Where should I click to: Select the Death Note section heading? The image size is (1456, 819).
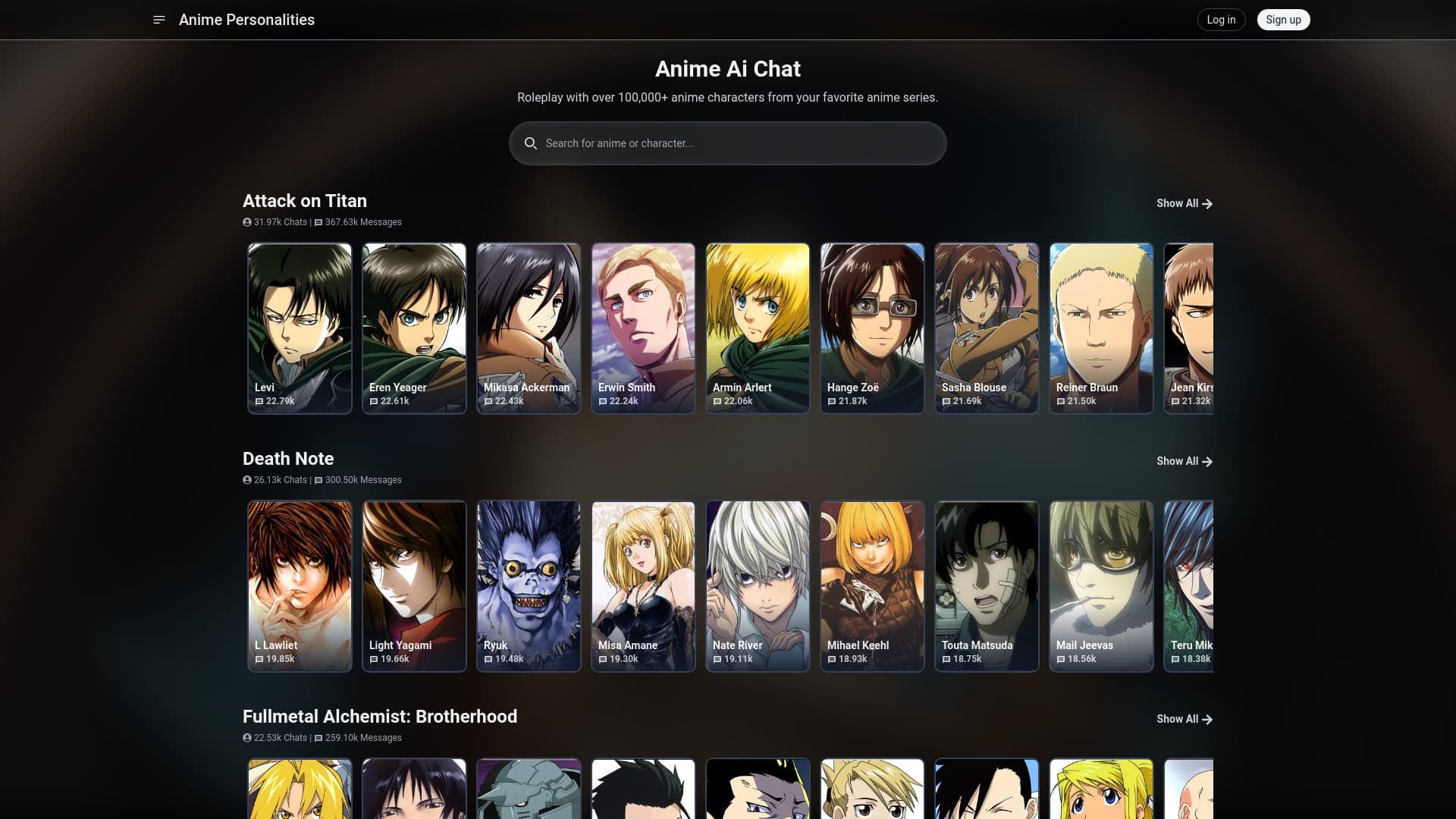288,459
